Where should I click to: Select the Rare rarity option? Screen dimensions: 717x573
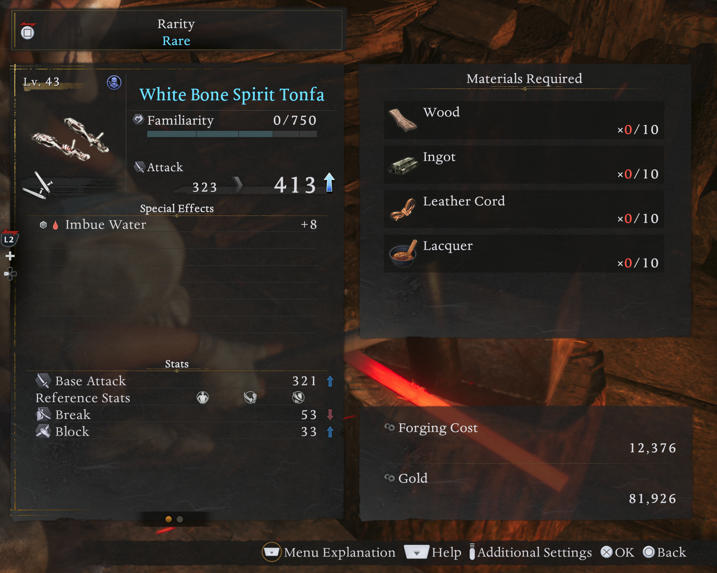tap(176, 41)
